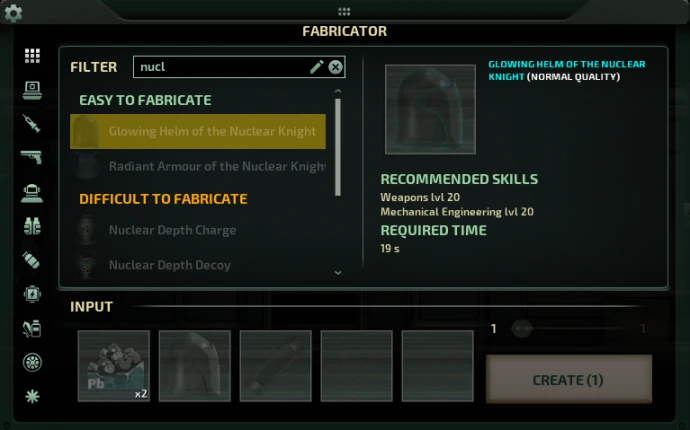Select the helmet ingredient input slot

195,366
